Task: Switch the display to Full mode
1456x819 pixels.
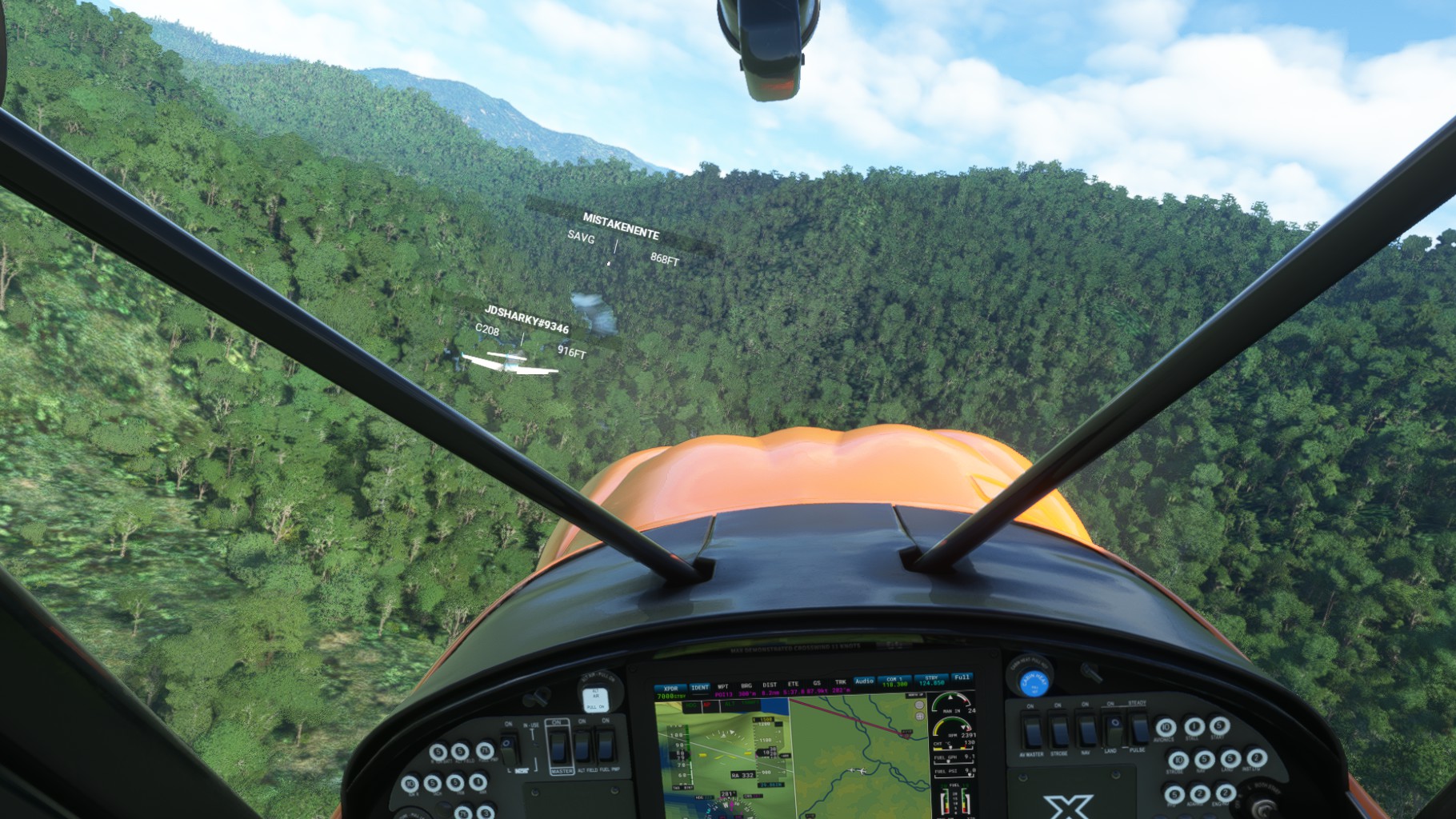Action: 962,677
